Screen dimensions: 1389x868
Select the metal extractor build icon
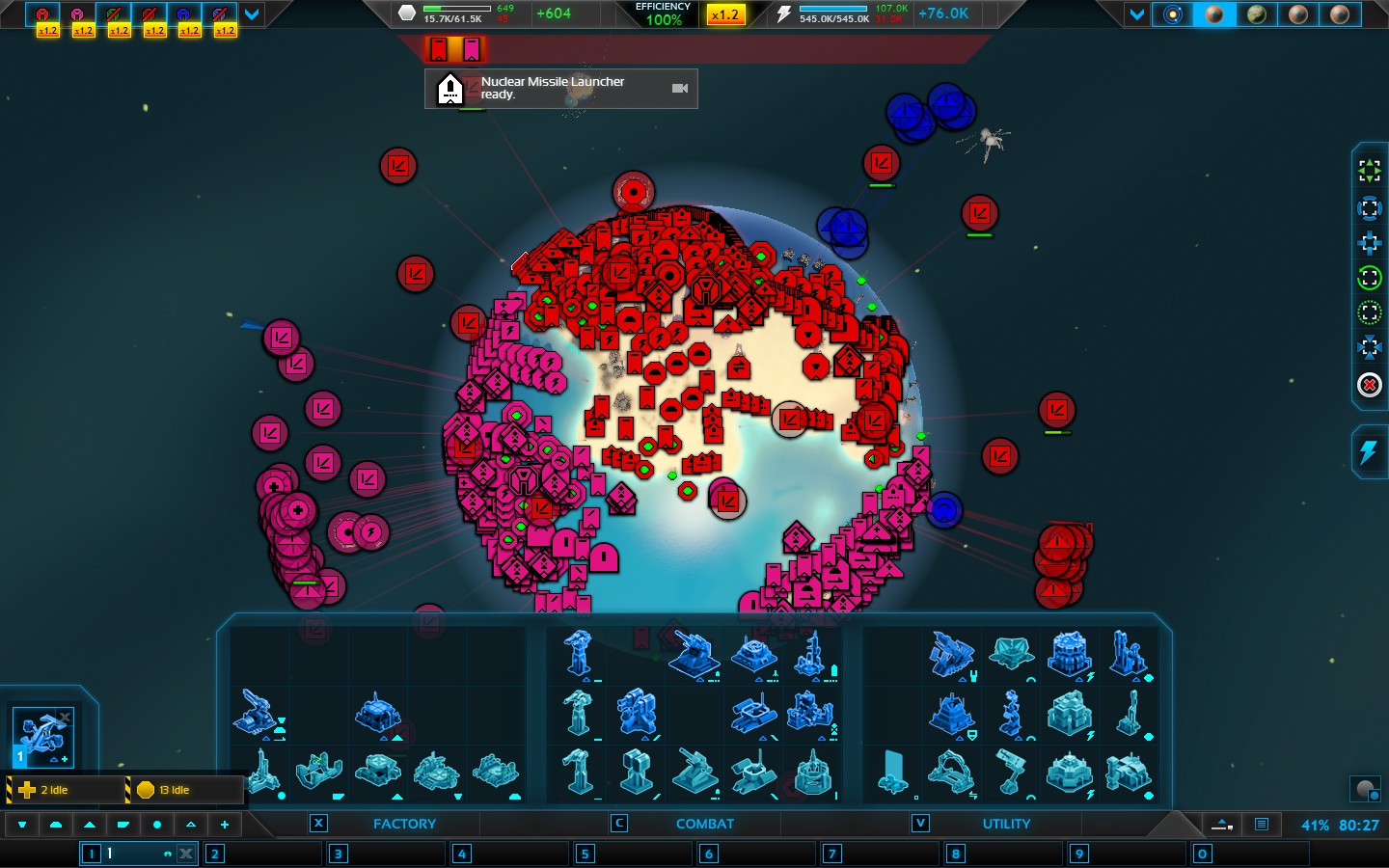pyautogui.click(x=1130, y=718)
